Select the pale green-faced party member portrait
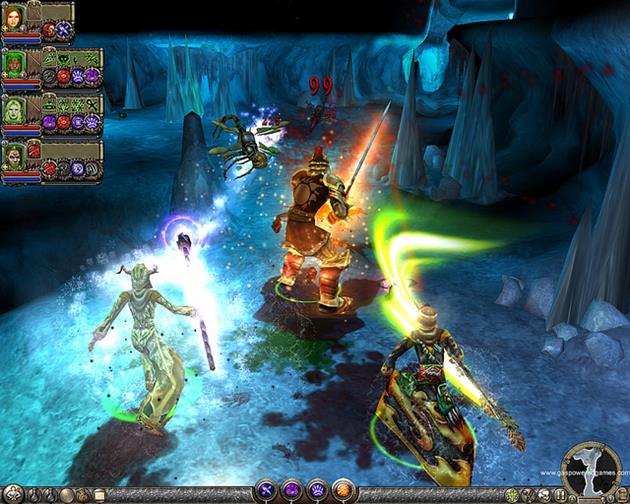The width and height of the screenshot is (630, 504). coord(14,109)
